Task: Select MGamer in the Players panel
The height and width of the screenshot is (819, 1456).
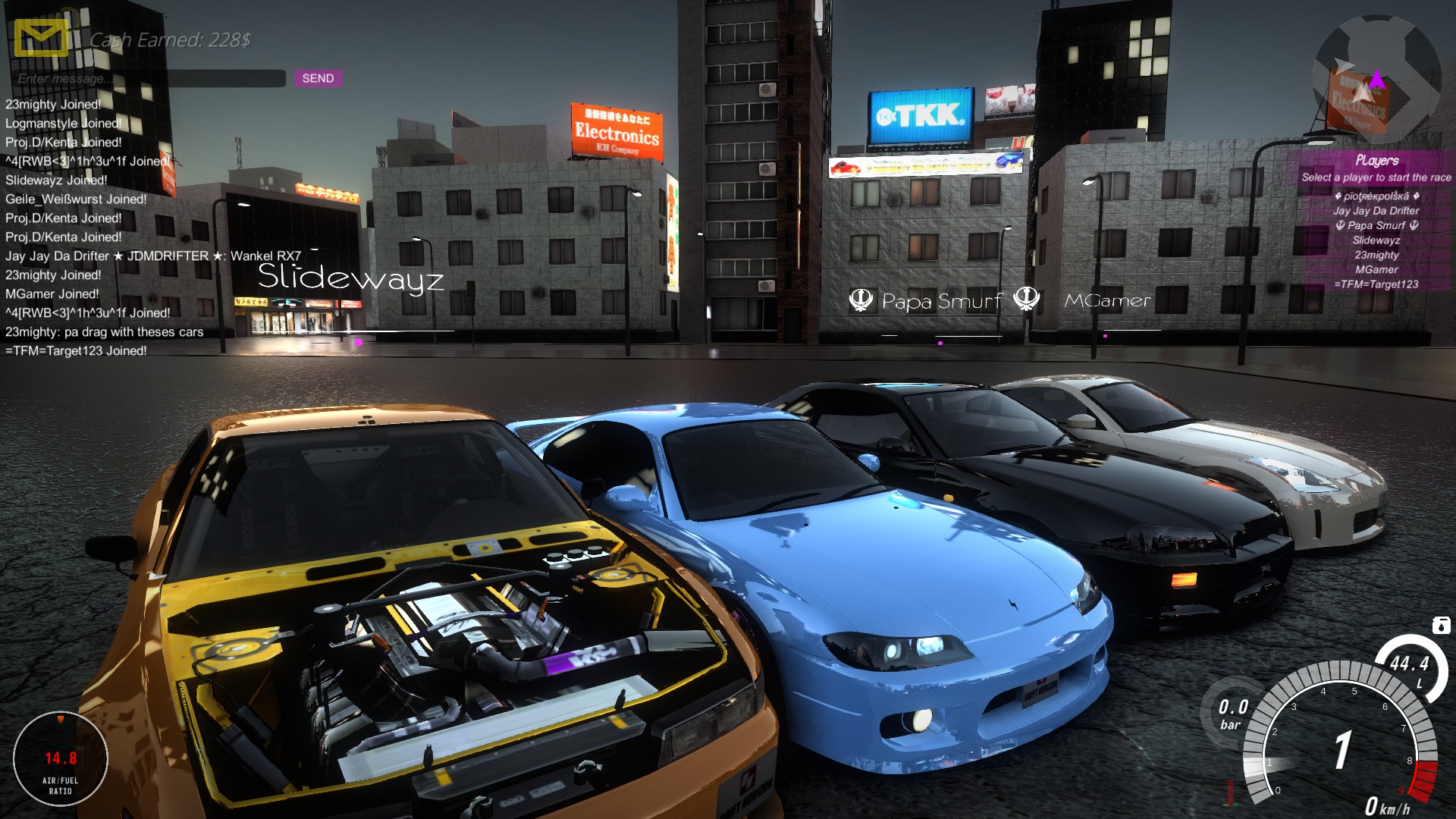Action: pos(1377,271)
